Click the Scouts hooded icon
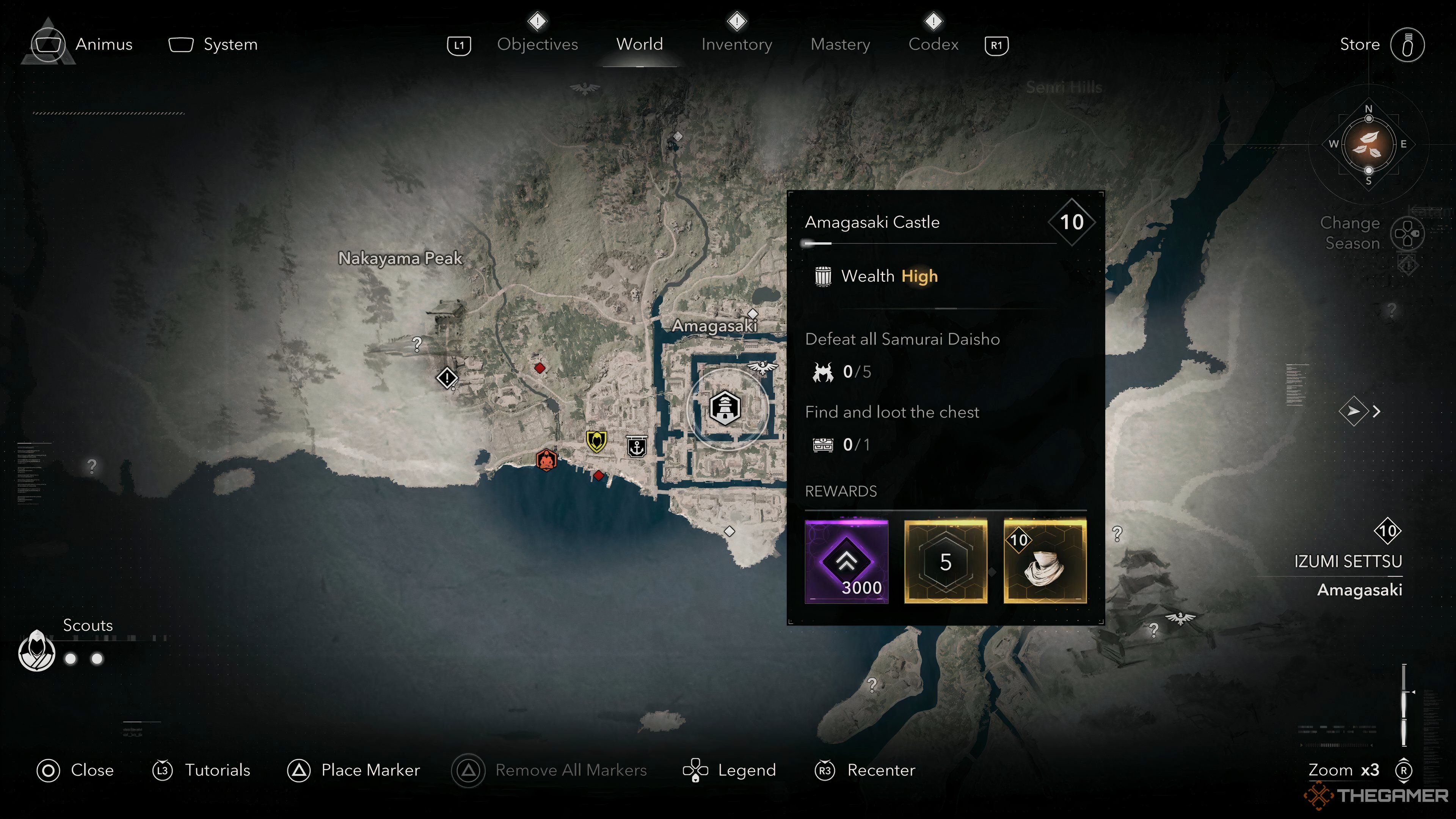1456x819 pixels. [x=37, y=651]
